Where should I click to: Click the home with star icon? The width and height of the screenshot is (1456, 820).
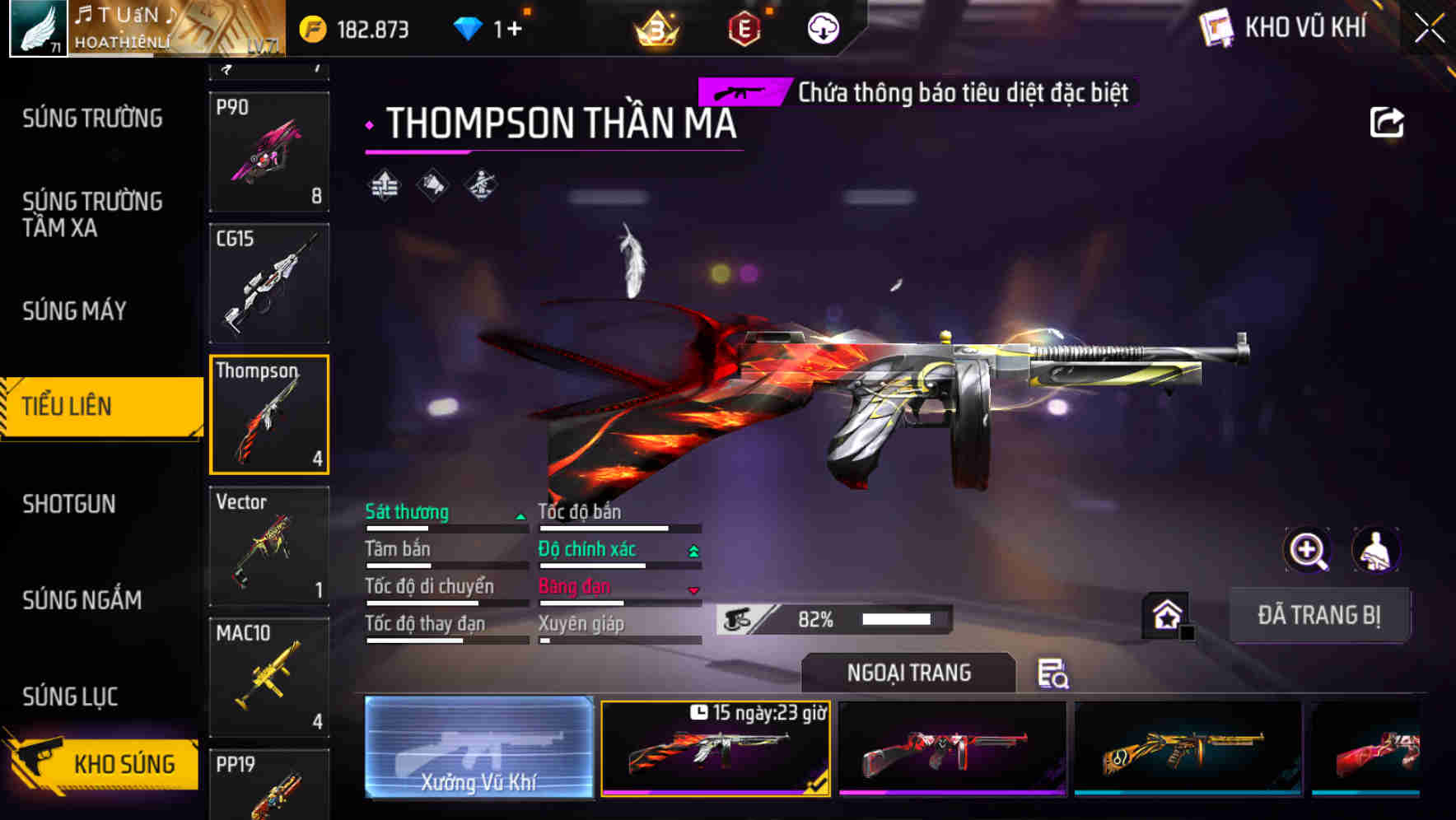1166,613
